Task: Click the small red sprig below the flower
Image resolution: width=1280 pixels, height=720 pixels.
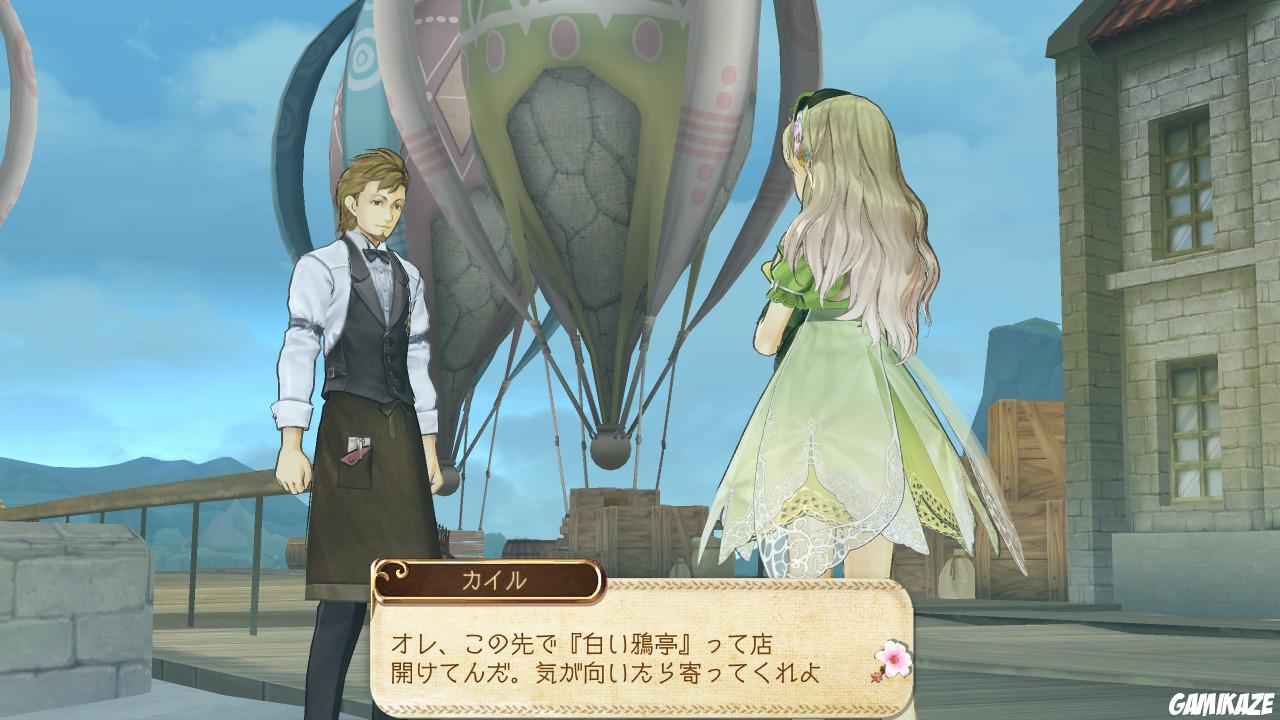Action: click(x=876, y=676)
